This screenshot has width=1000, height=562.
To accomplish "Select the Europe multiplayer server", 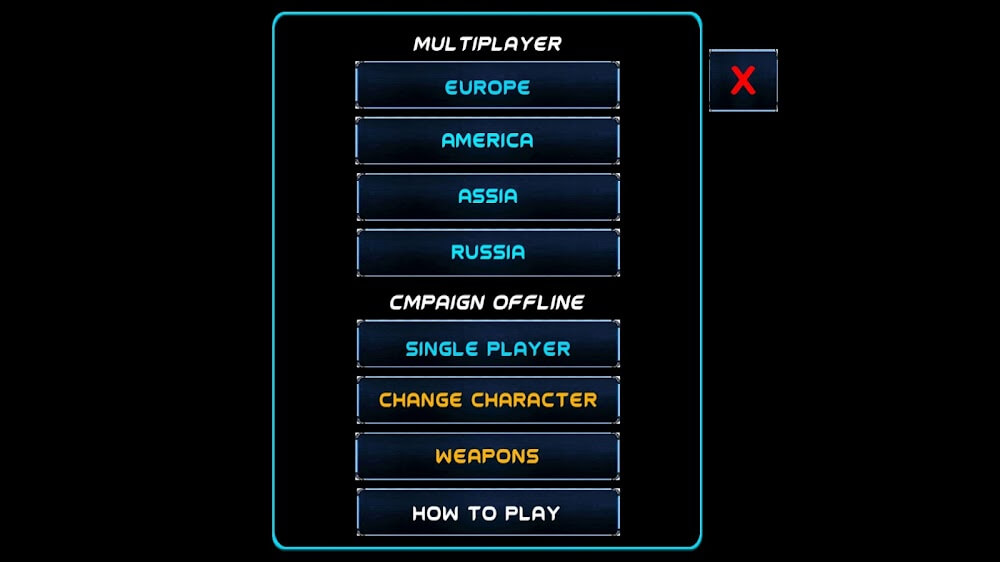I will (487, 86).
